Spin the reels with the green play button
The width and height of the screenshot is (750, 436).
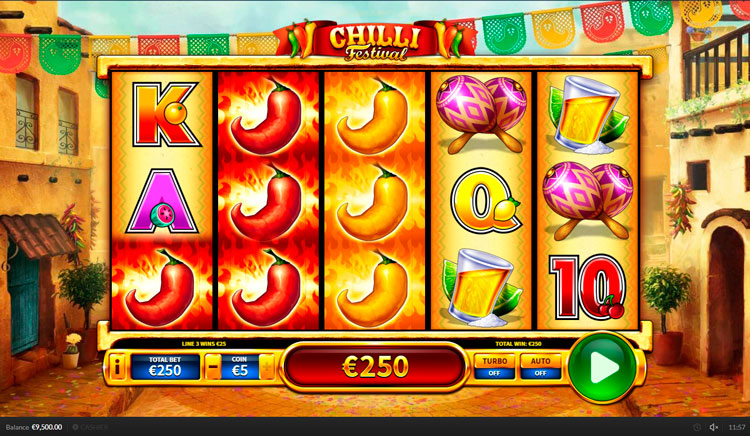click(603, 367)
